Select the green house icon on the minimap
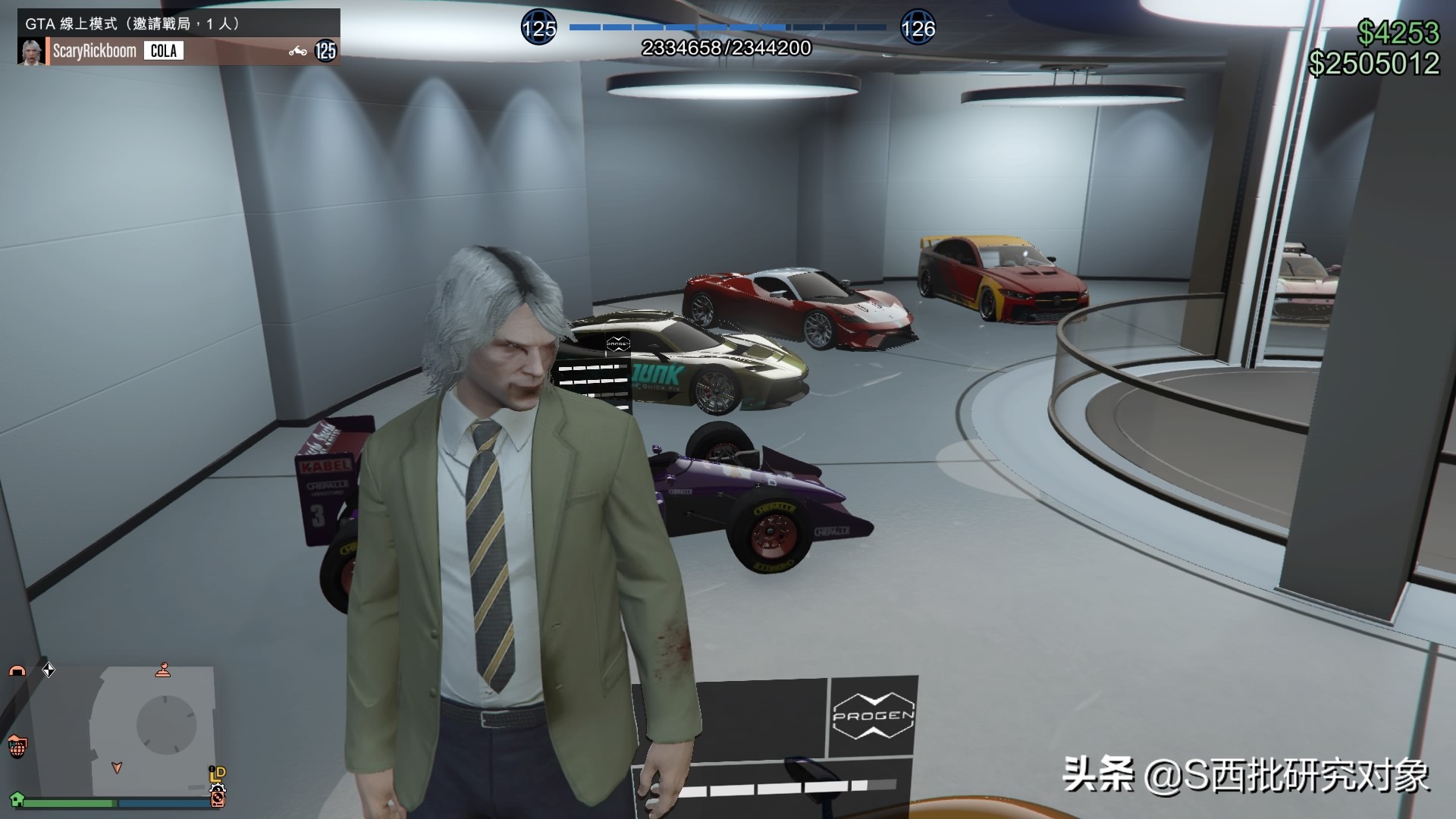Screen dimensions: 1456x819 click(x=17, y=799)
